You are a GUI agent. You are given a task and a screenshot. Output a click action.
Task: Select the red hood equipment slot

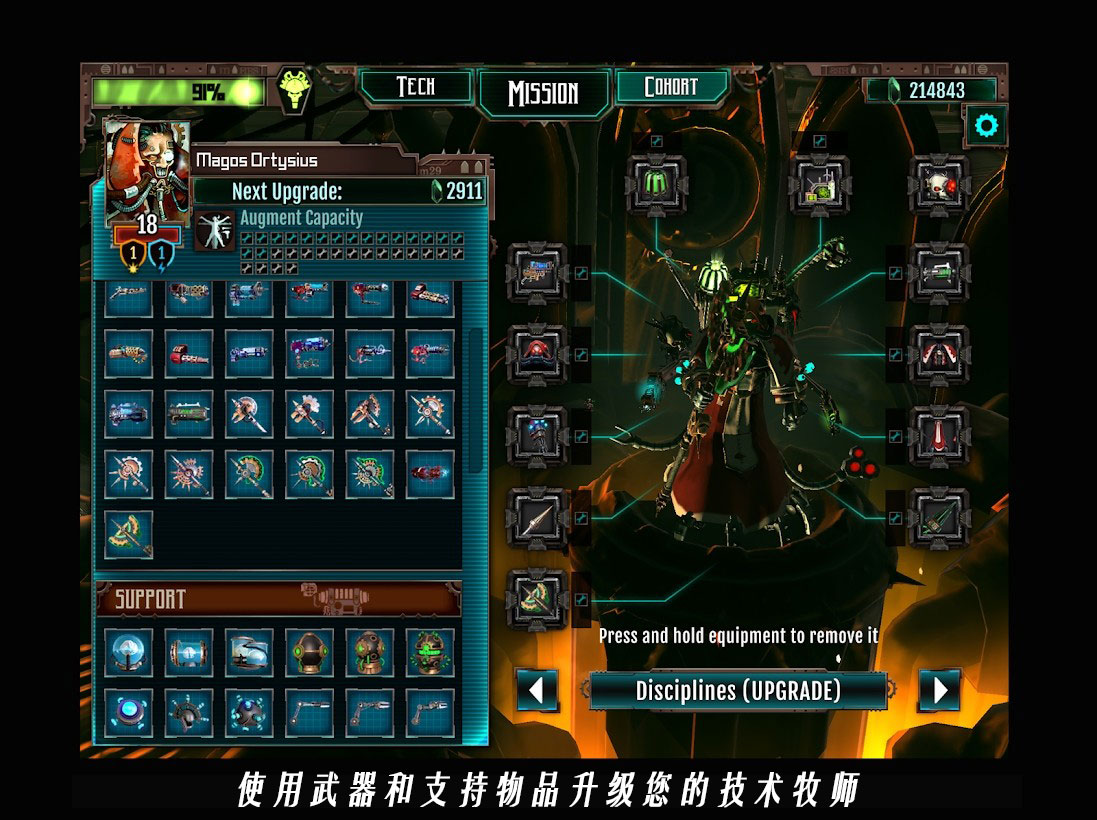pyautogui.click(x=538, y=353)
